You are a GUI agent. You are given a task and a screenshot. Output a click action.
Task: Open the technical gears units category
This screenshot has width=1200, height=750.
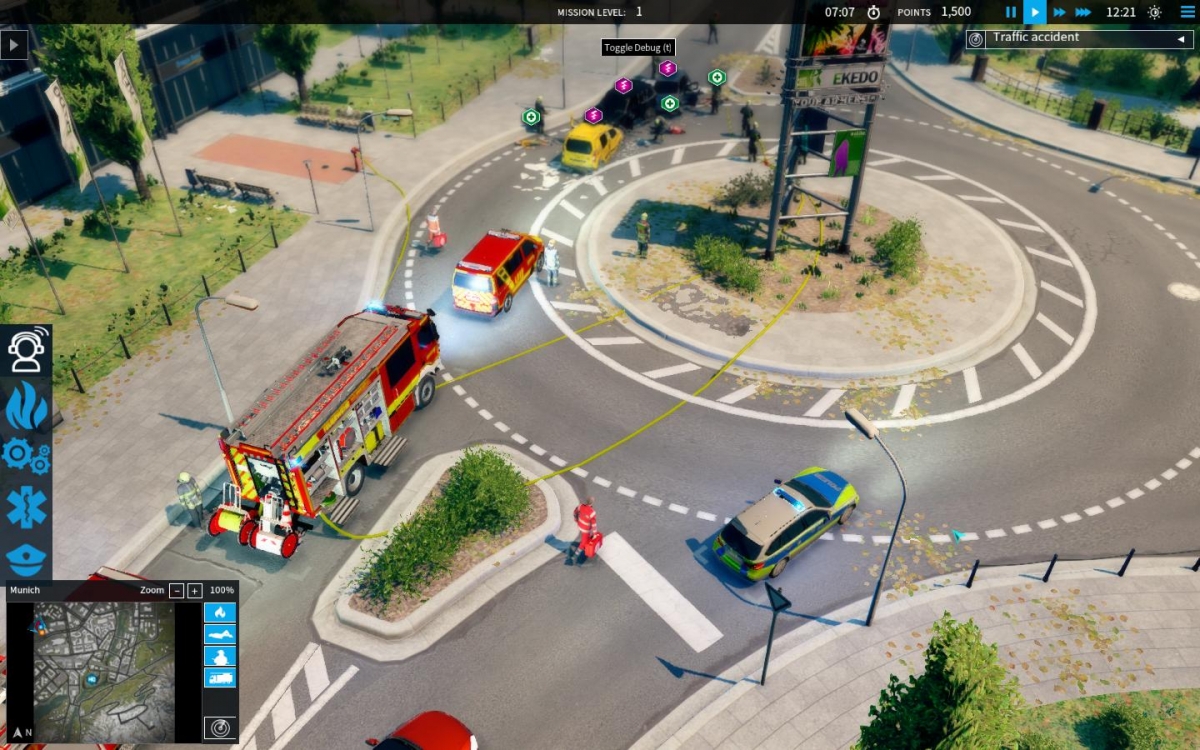pyautogui.click(x=26, y=455)
